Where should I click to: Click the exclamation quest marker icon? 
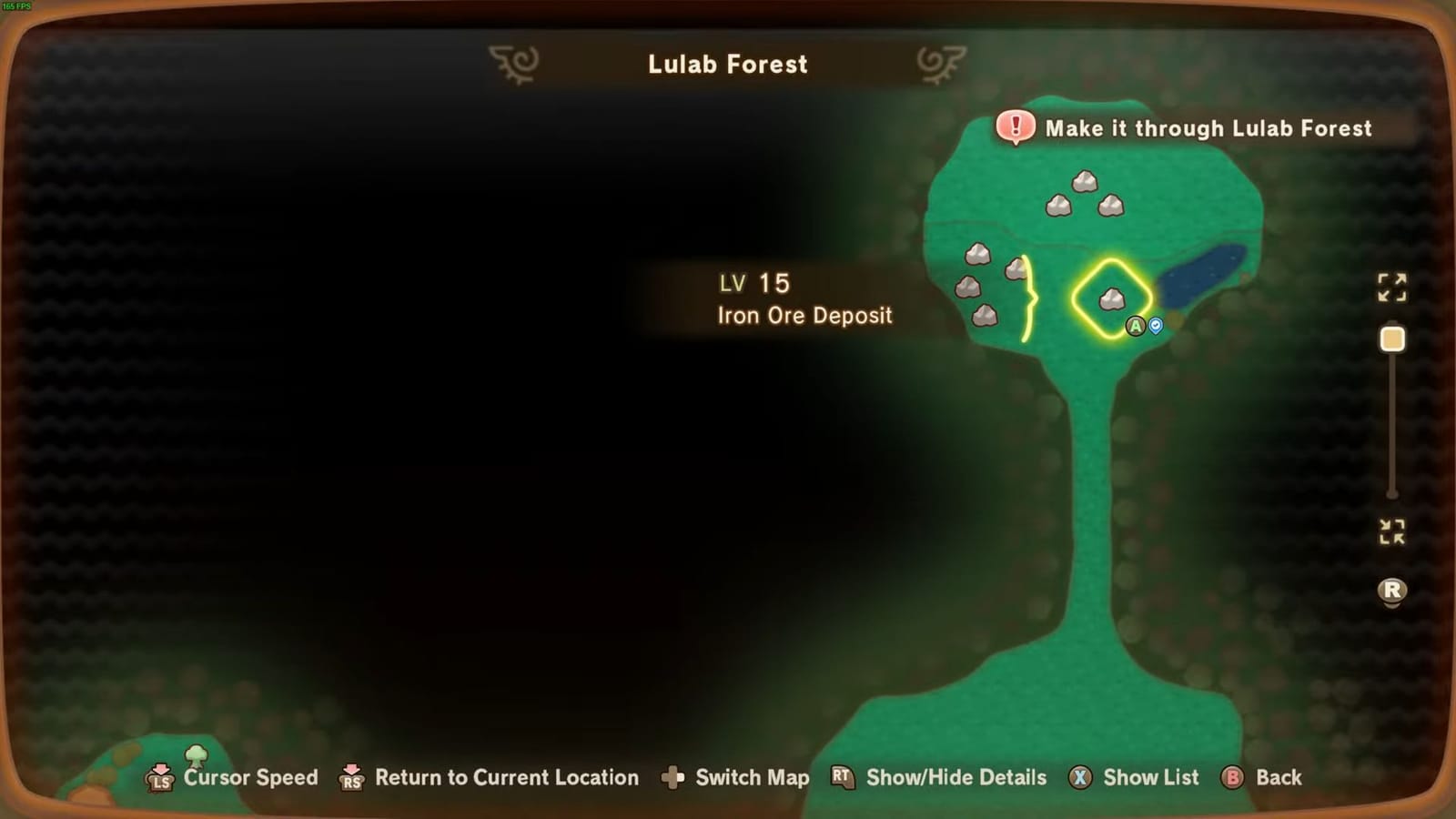tap(1014, 127)
